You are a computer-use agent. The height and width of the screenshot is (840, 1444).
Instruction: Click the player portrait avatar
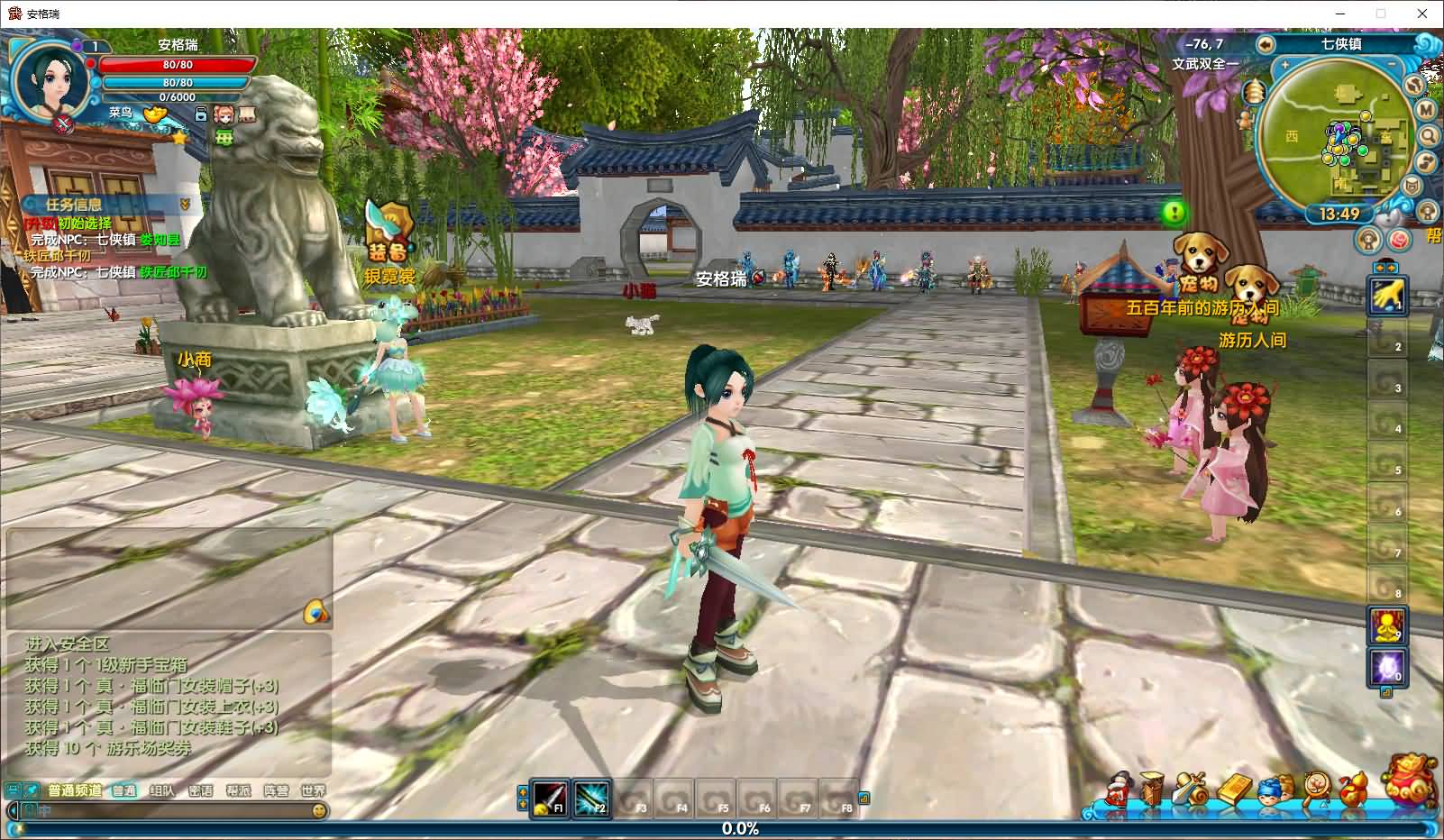click(50, 79)
